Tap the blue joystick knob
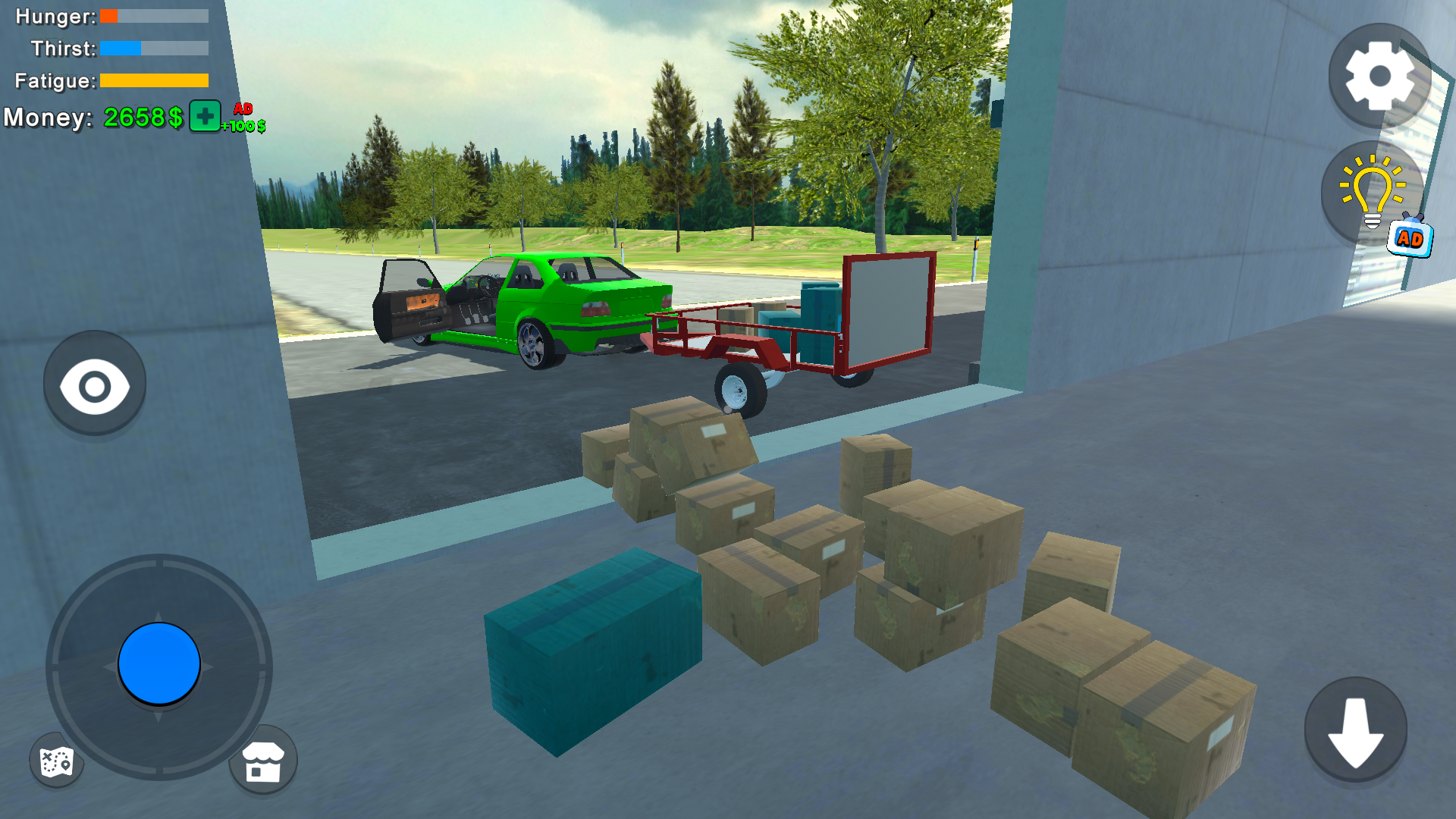This screenshot has height=819, width=1456. click(157, 663)
